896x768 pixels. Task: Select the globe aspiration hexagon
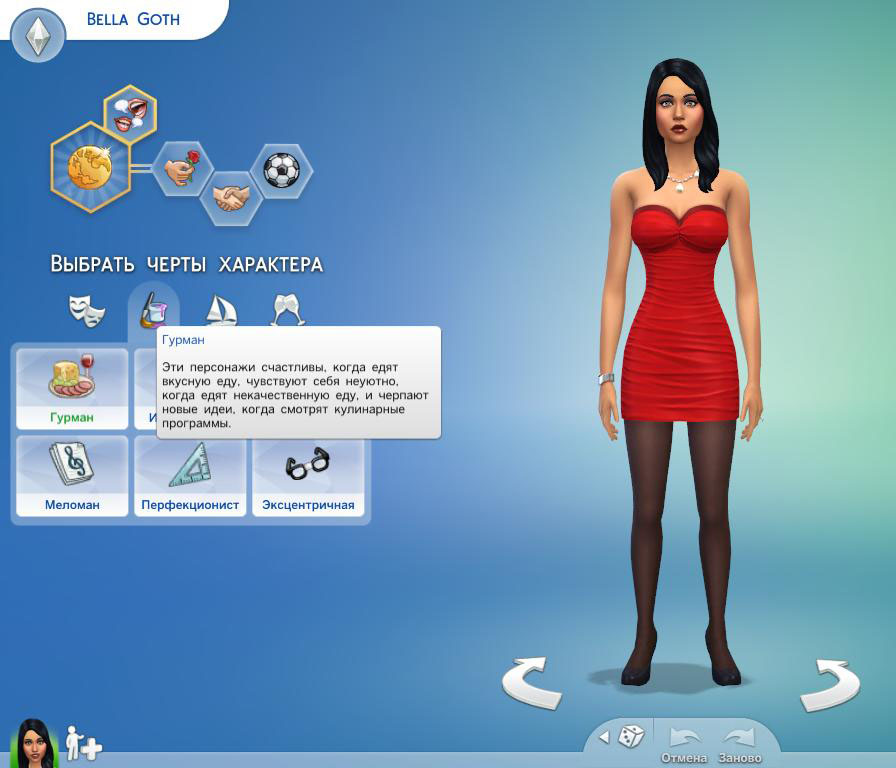point(90,166)
